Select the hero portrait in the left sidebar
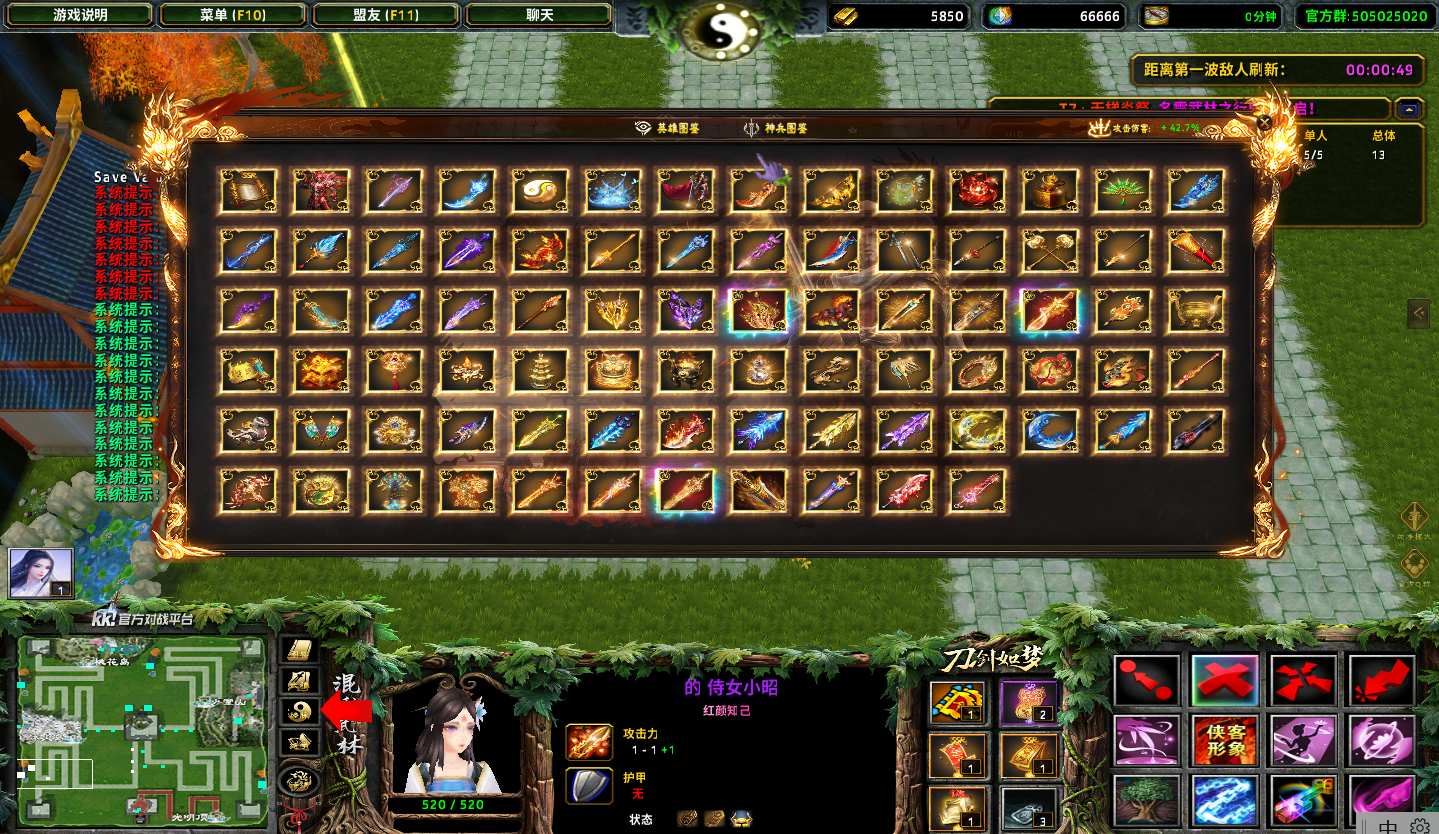 point(41,573)
